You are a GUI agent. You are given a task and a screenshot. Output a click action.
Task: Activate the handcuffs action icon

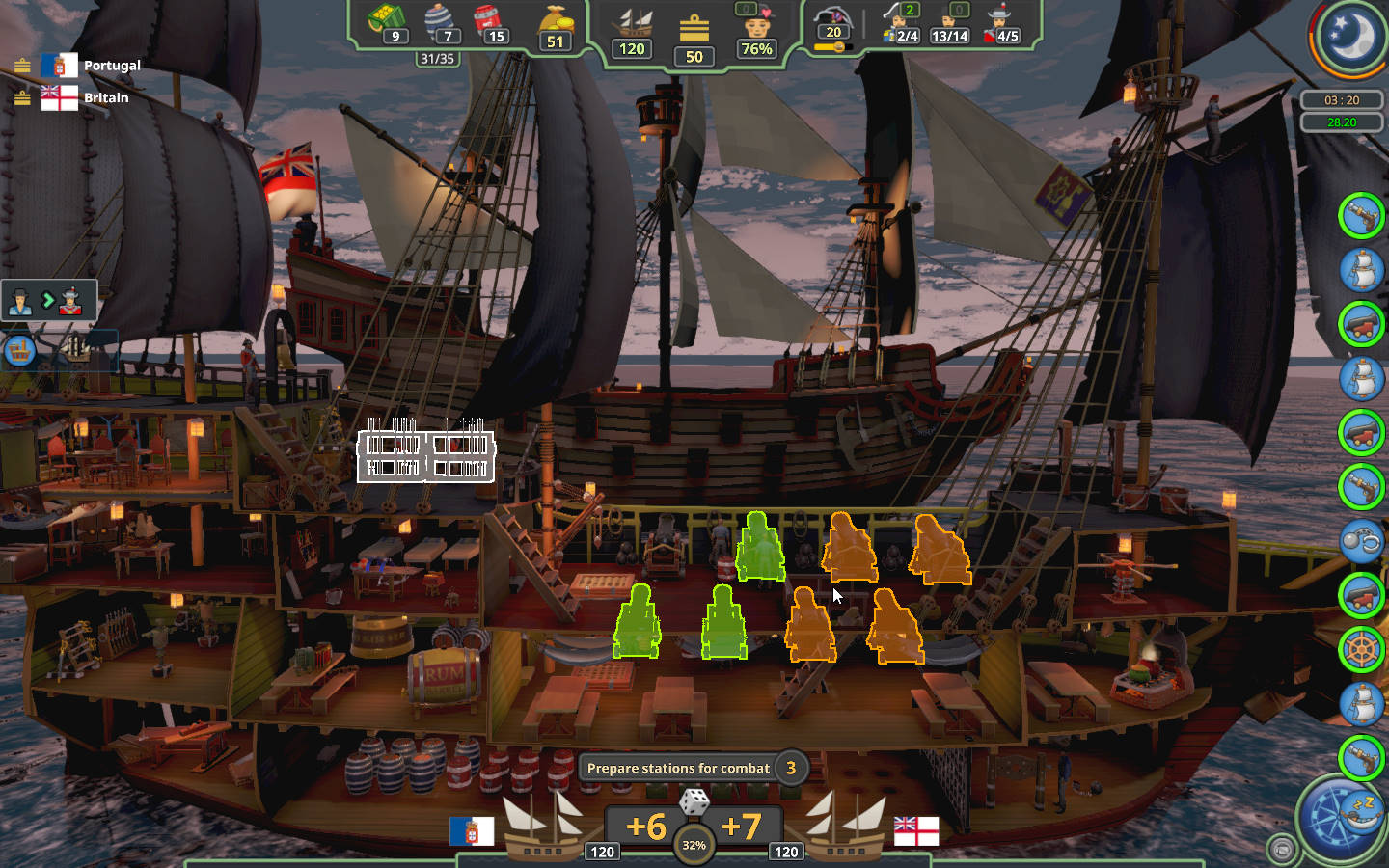point(1361,541)
